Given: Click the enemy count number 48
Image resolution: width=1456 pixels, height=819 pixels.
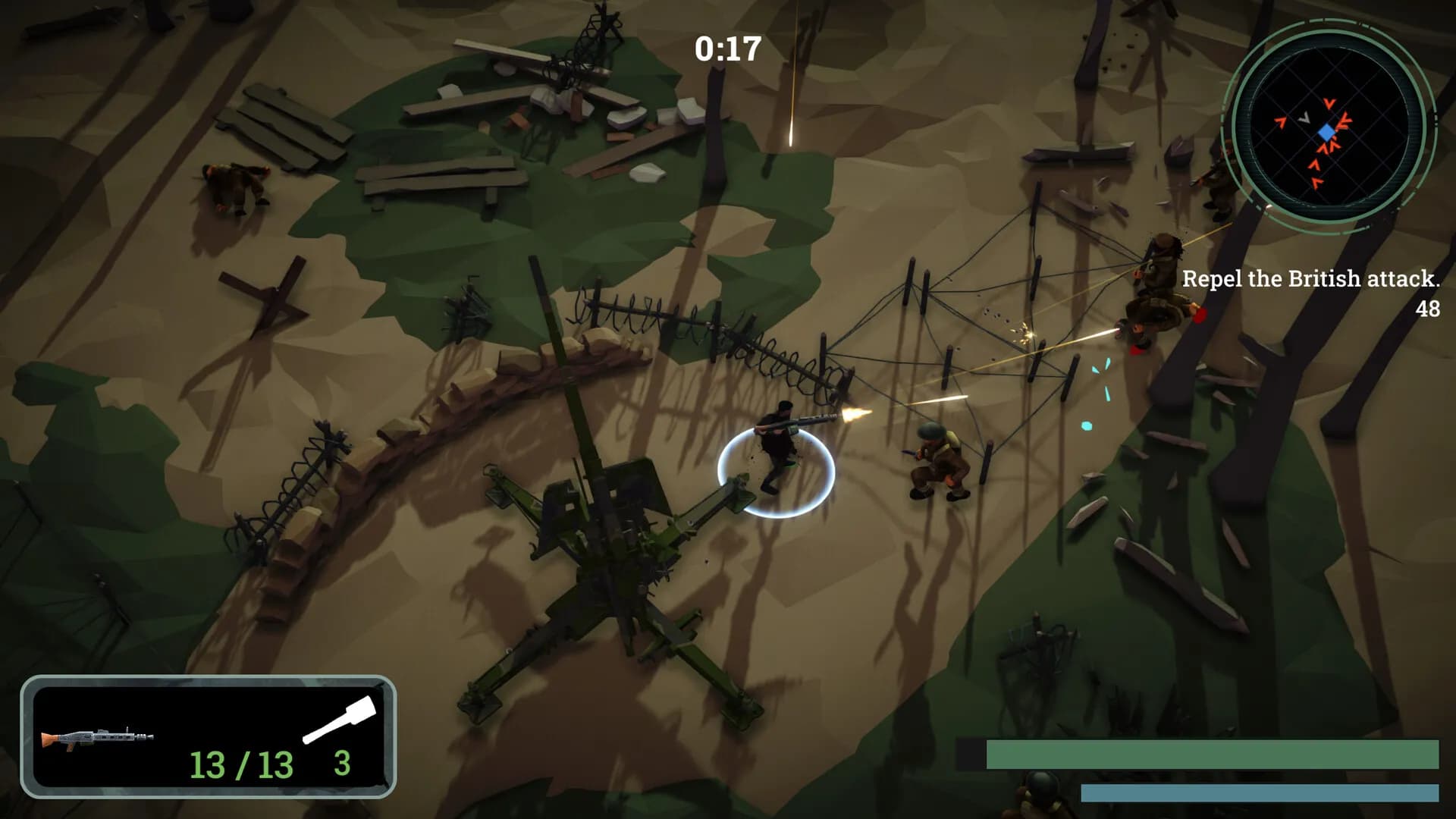Looking at the screenshot, I should coord(1429,309).
